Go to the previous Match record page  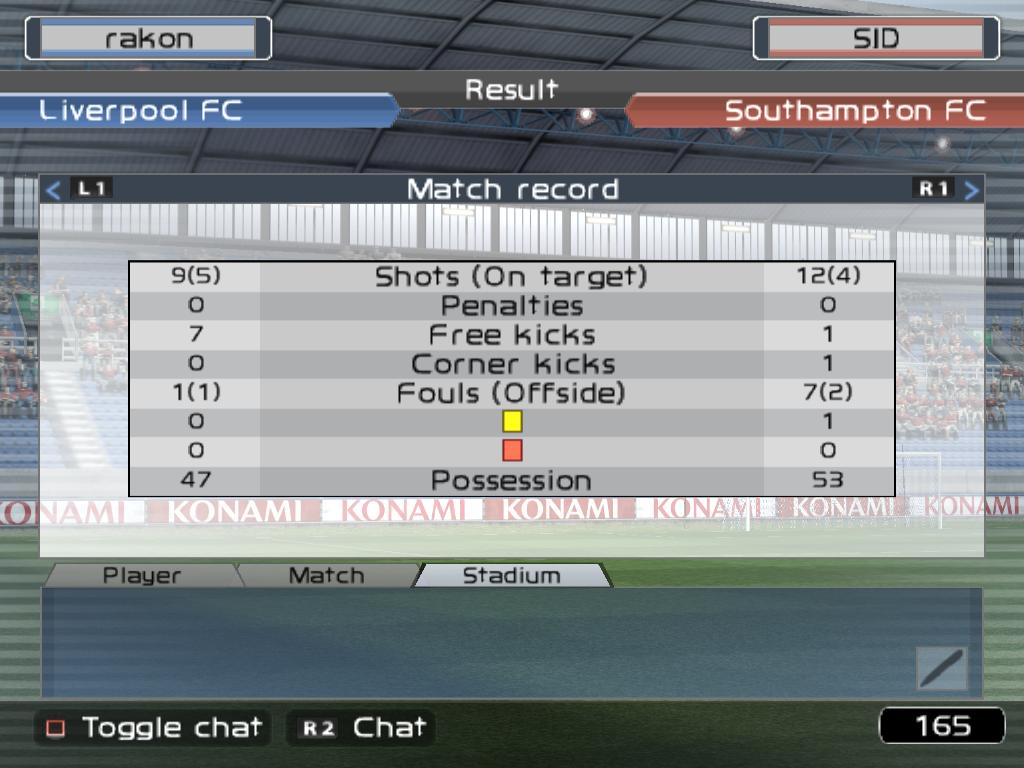click(x=55, y=189)
